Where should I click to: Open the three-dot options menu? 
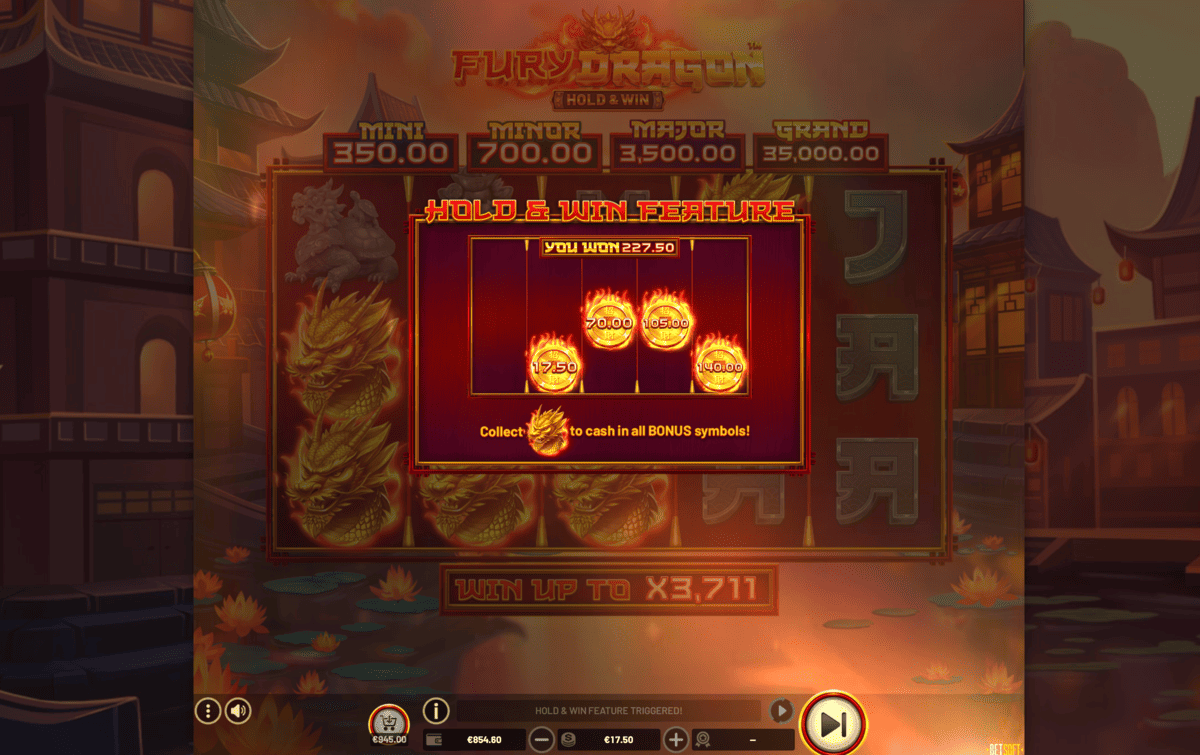pyautogui.click(x=208, y=711)
